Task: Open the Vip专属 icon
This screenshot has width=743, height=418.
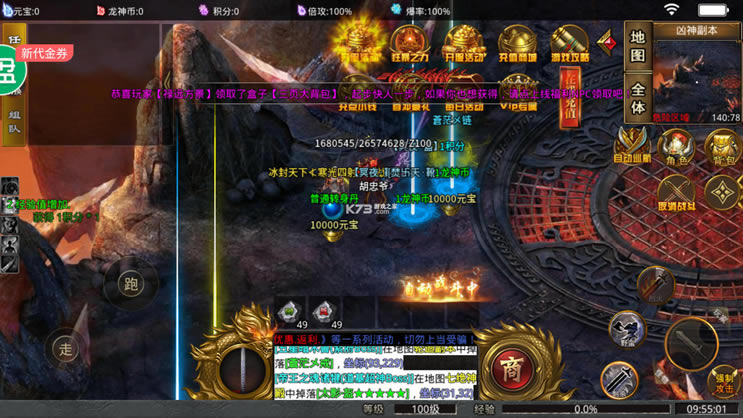Action: coord(517,94)
